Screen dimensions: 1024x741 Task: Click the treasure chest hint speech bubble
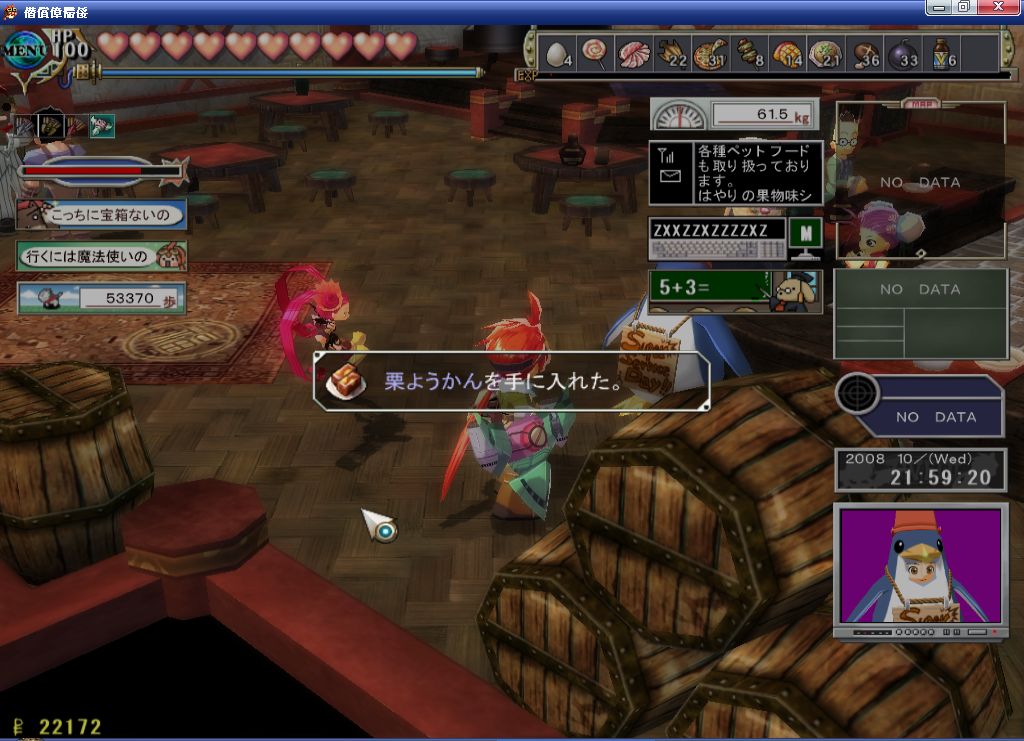point(102,214)
